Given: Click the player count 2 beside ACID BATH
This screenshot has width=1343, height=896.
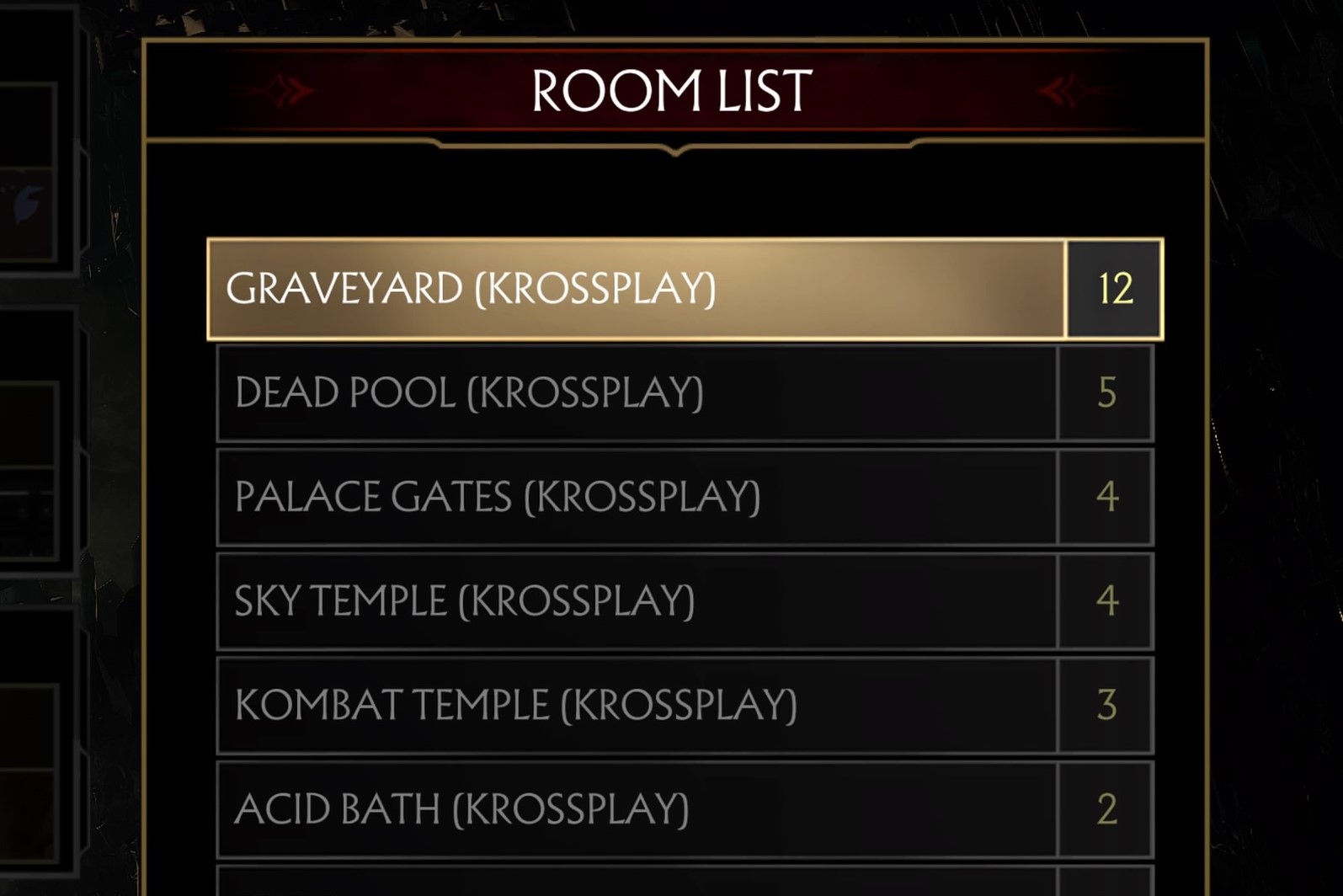Looking at the screenshot, I should (1107, 810).
